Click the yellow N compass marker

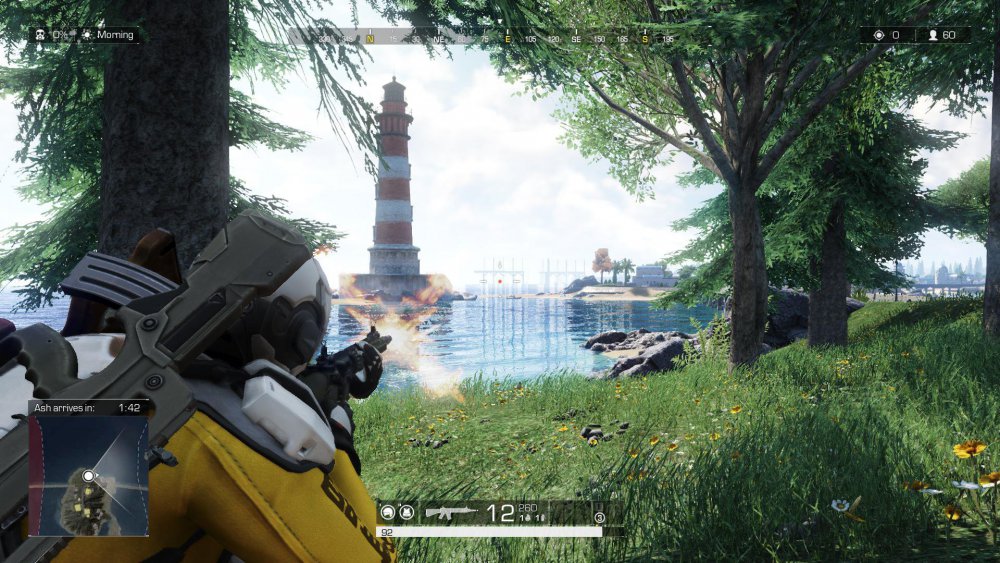click(x=369, y=38)
